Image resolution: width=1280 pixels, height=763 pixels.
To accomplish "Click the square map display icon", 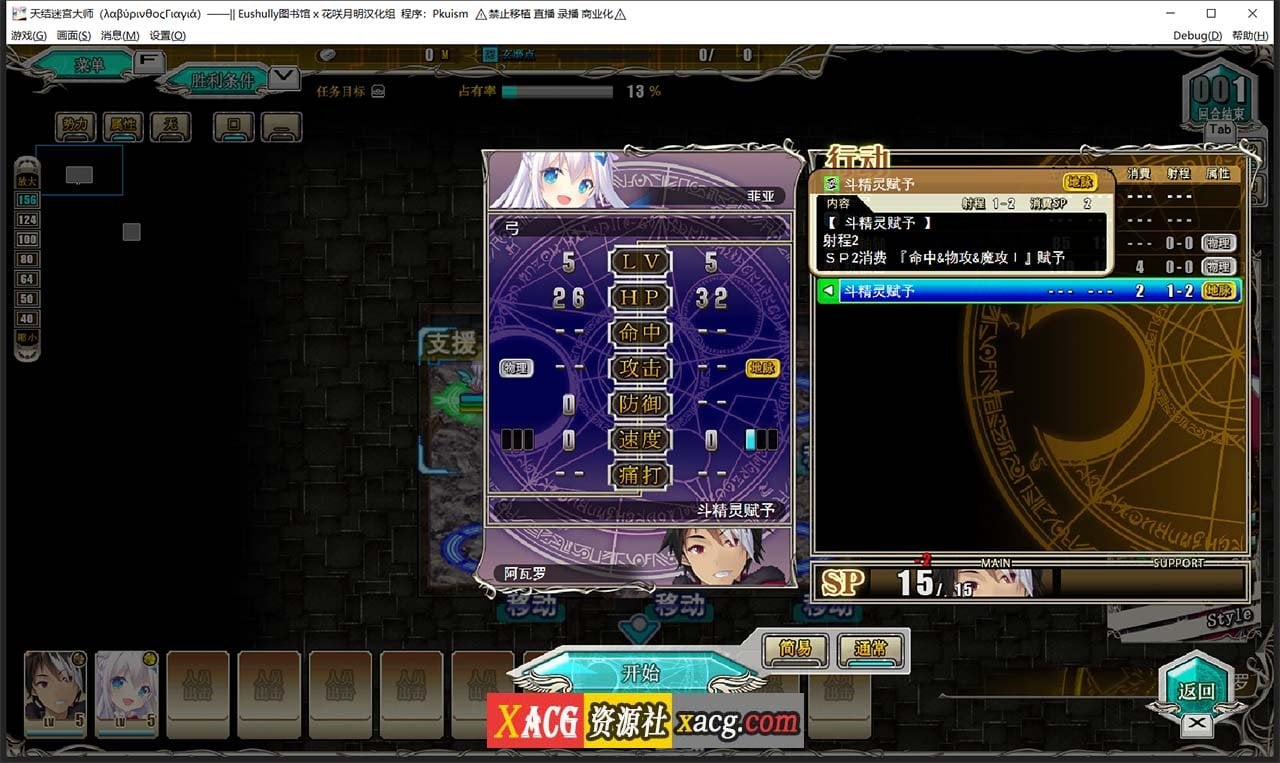I will click(232, 127).
